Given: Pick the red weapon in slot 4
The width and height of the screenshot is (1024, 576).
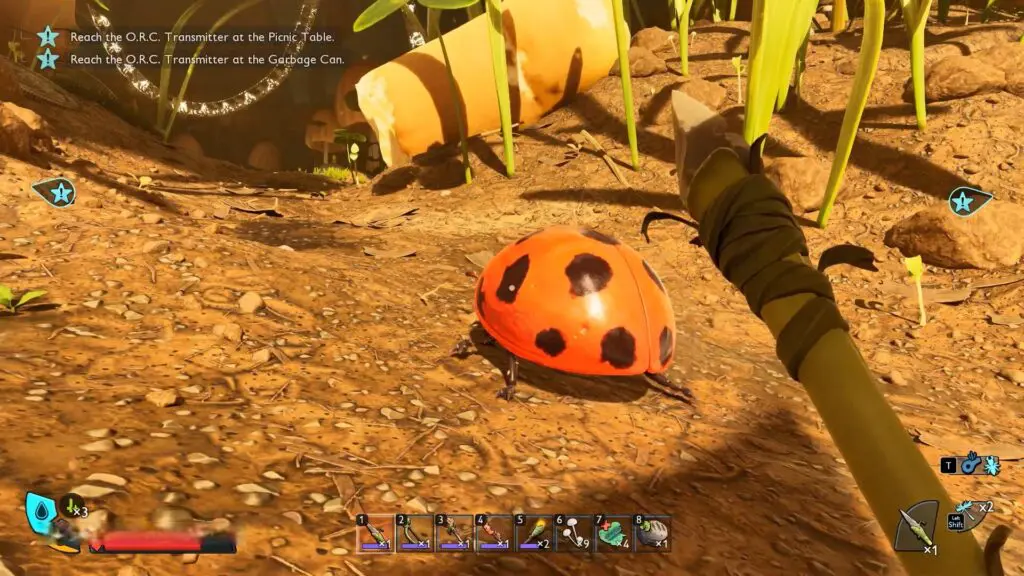Looking at the screenshot, I should click(x=494, y=533).
